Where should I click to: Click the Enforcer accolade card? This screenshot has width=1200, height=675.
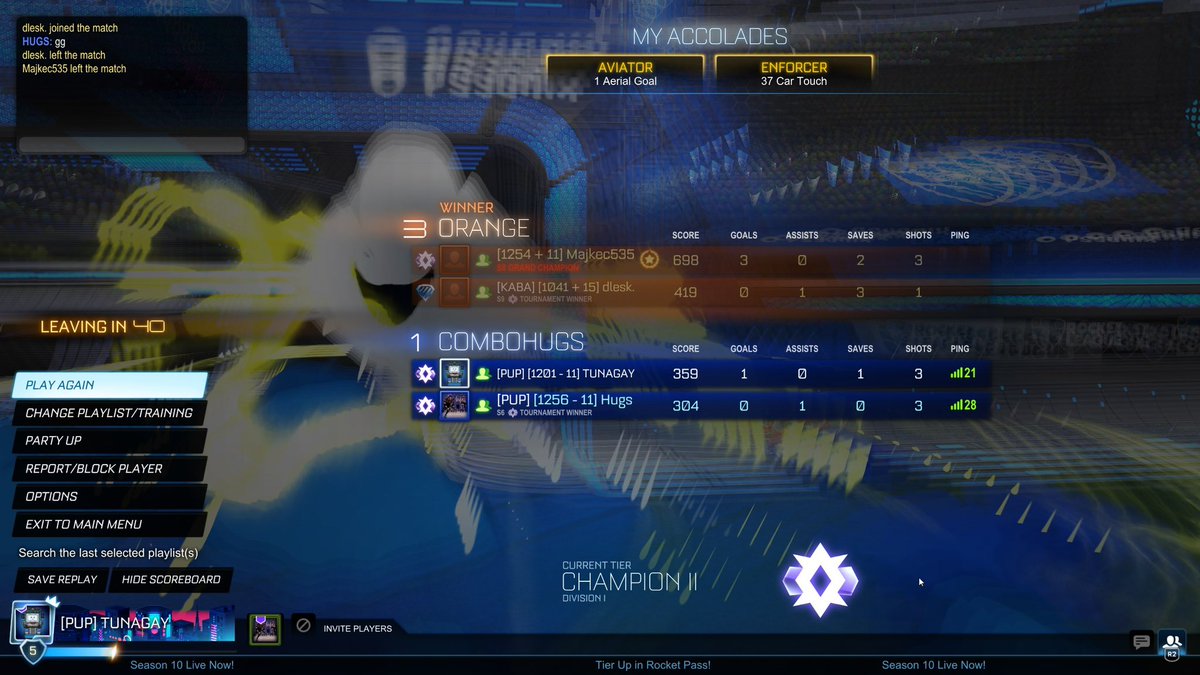click(x=794, y=73)
